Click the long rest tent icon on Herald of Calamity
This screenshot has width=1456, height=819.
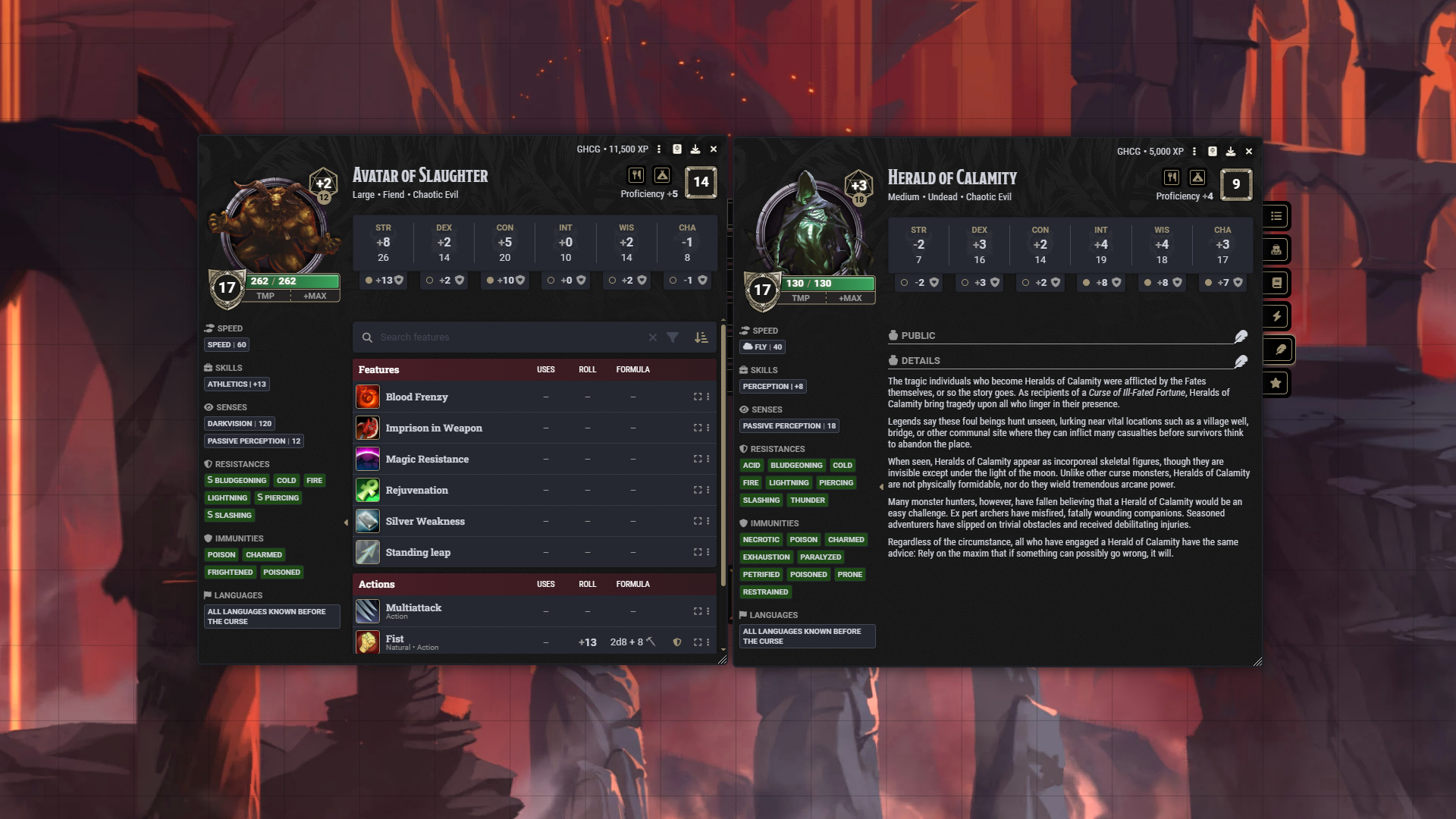click(x=1197, y=177)
